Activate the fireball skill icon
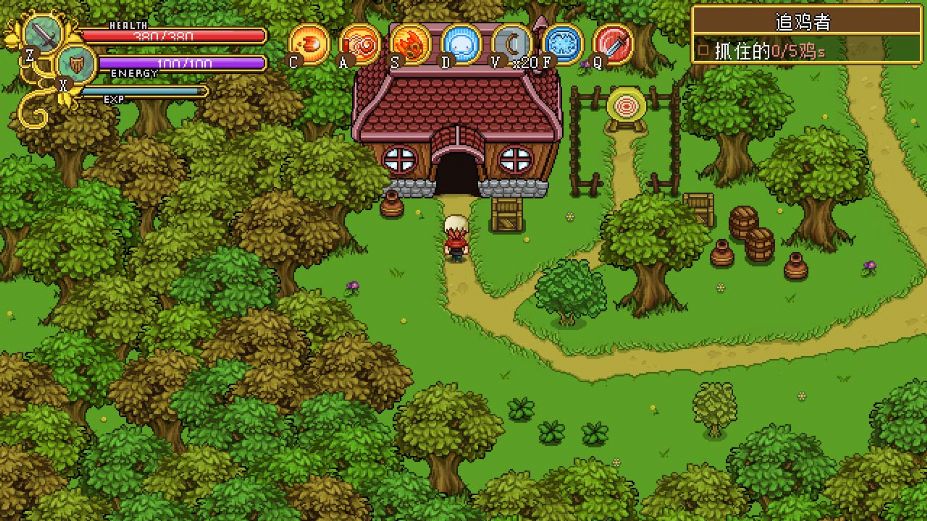Image resolution: width=927 pixels, height=521 pixels. (x=310, y=44)
